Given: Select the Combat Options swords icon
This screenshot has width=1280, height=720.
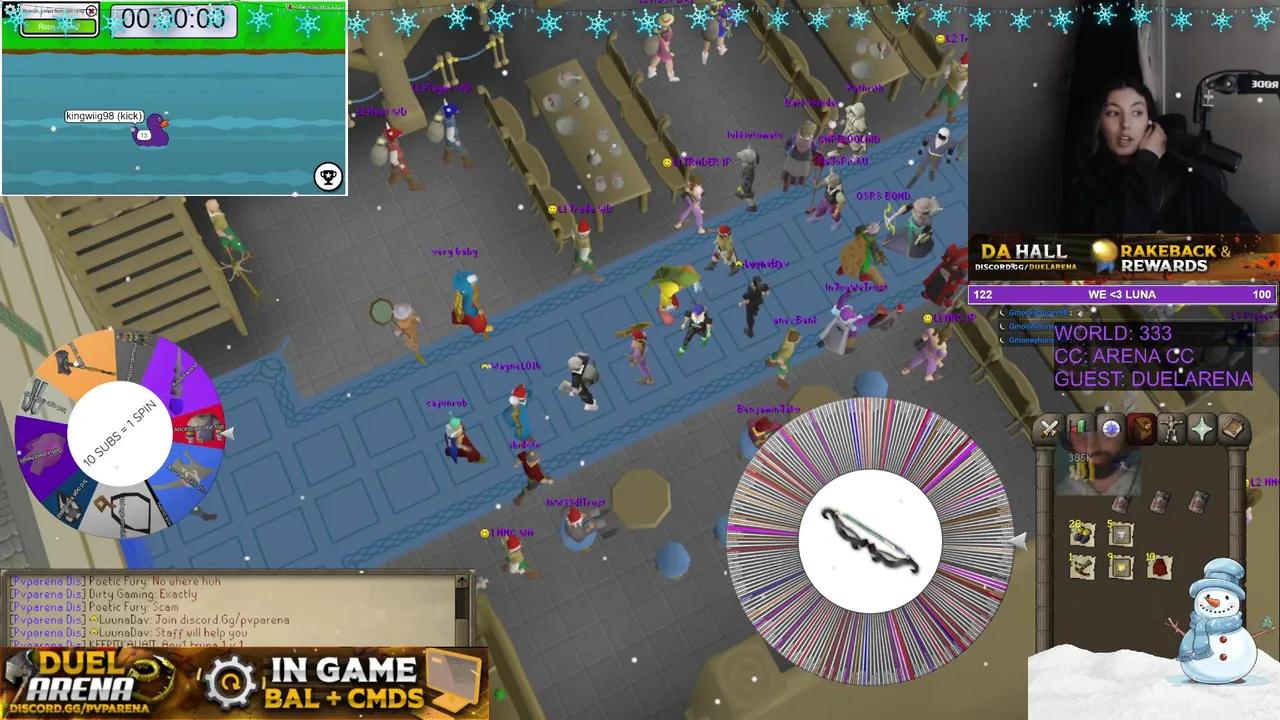Looking at the screenshot, I should click(x=1049, y=428).
